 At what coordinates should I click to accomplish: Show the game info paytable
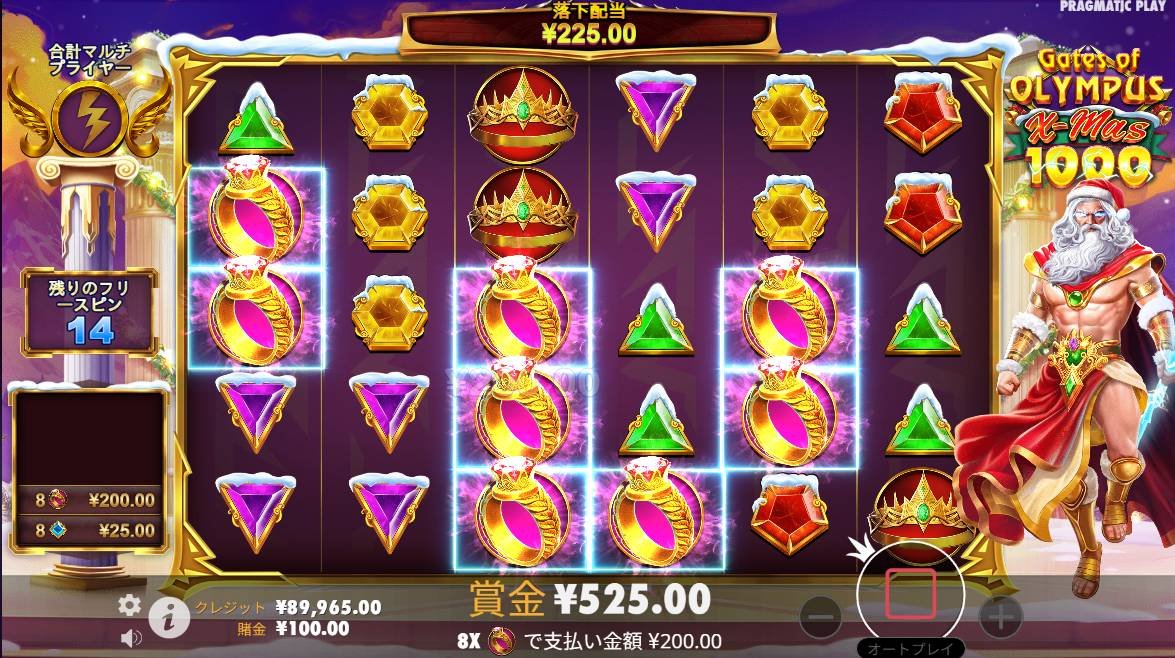tap(169, 619)
